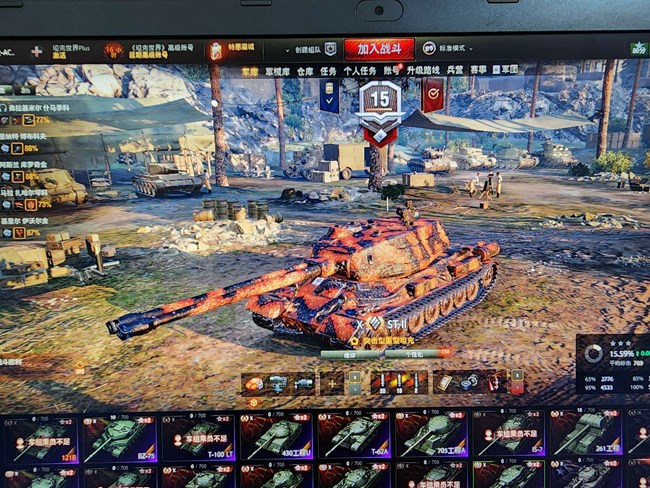Screen dimensions: 650x488
Task: Open the 特惠星球 offer banner
Action: [x=232, y=50]
